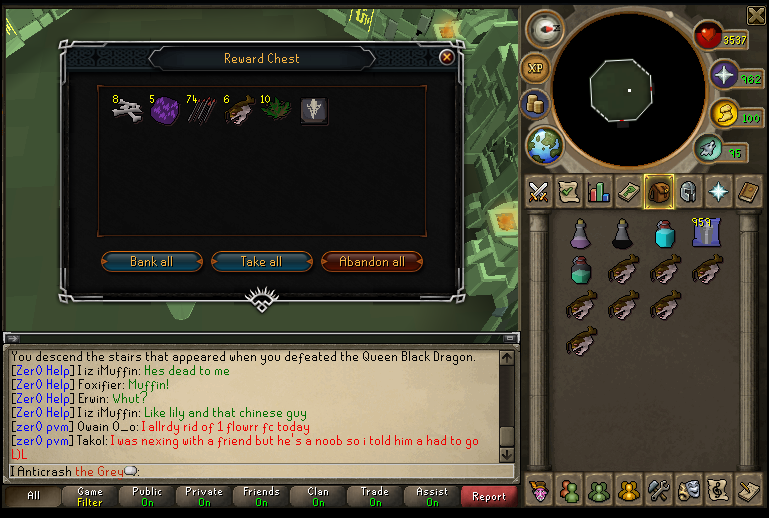This screenshot has width=769, height=518.
Task: Click the circular minimap
Action: point(629,90)
